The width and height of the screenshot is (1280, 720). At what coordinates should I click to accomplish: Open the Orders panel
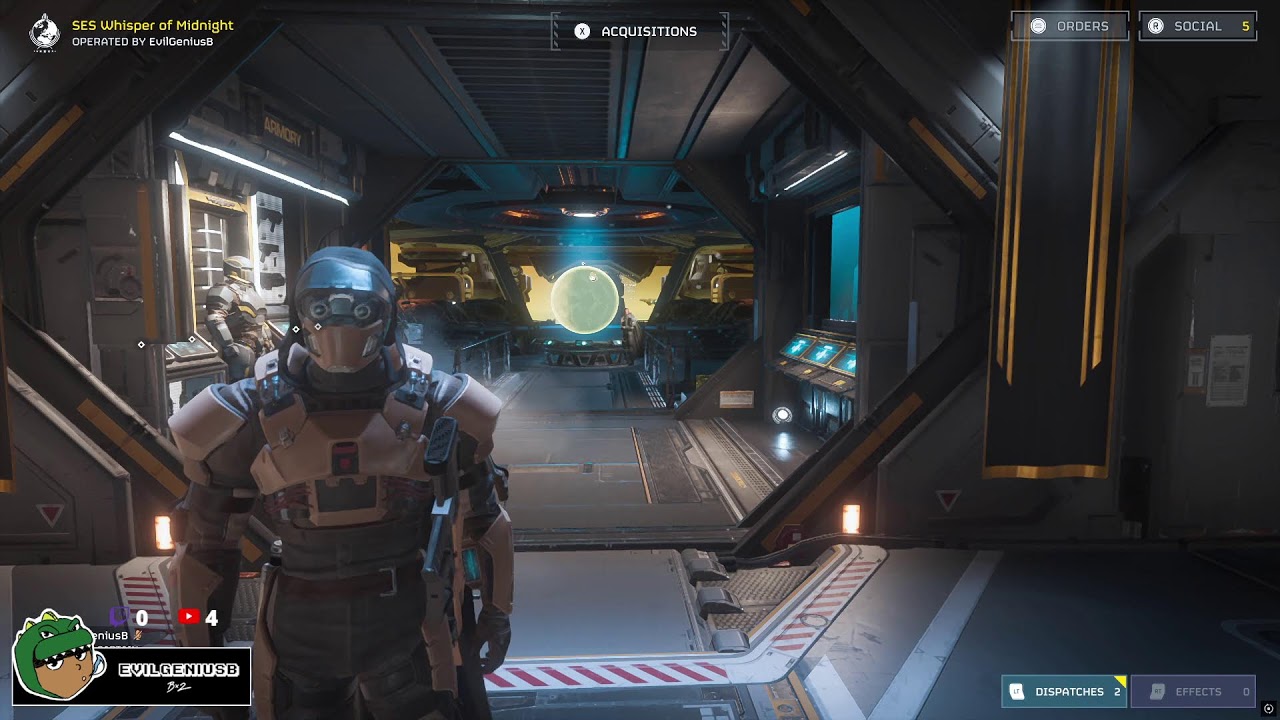pyautogui.click(x=1069, y=26)
